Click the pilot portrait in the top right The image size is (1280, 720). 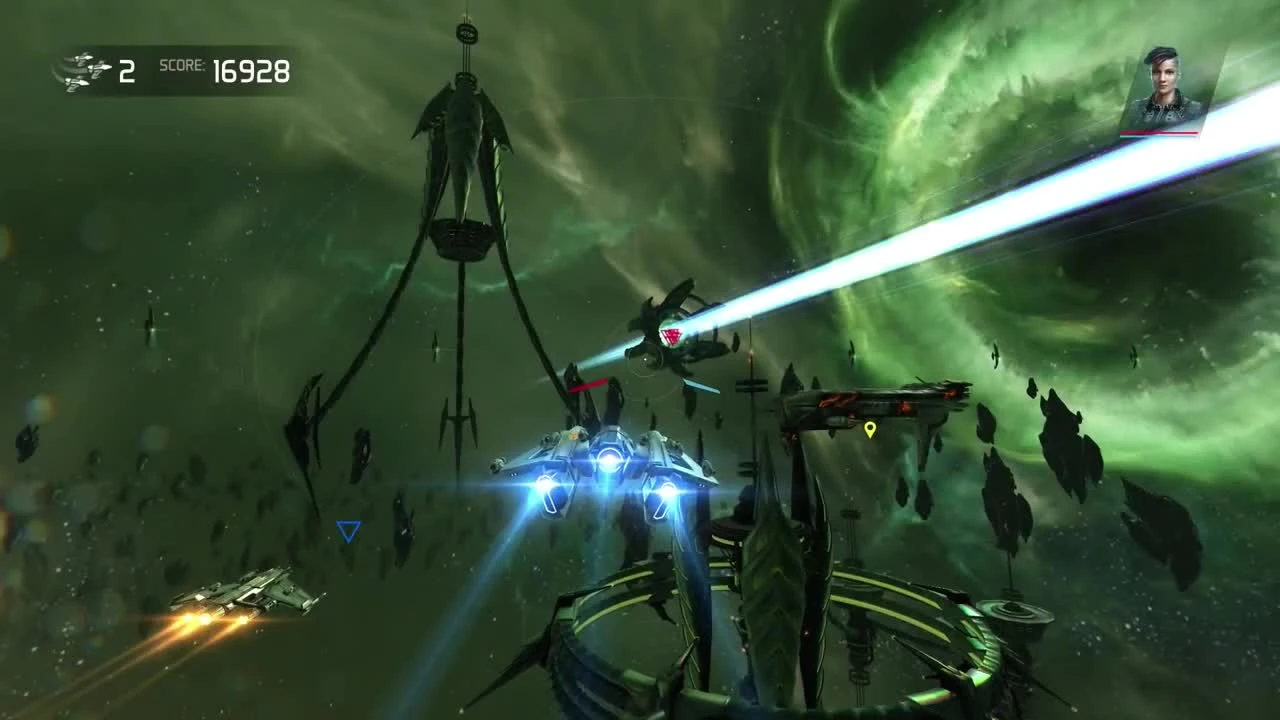[x=1163, y=80]
